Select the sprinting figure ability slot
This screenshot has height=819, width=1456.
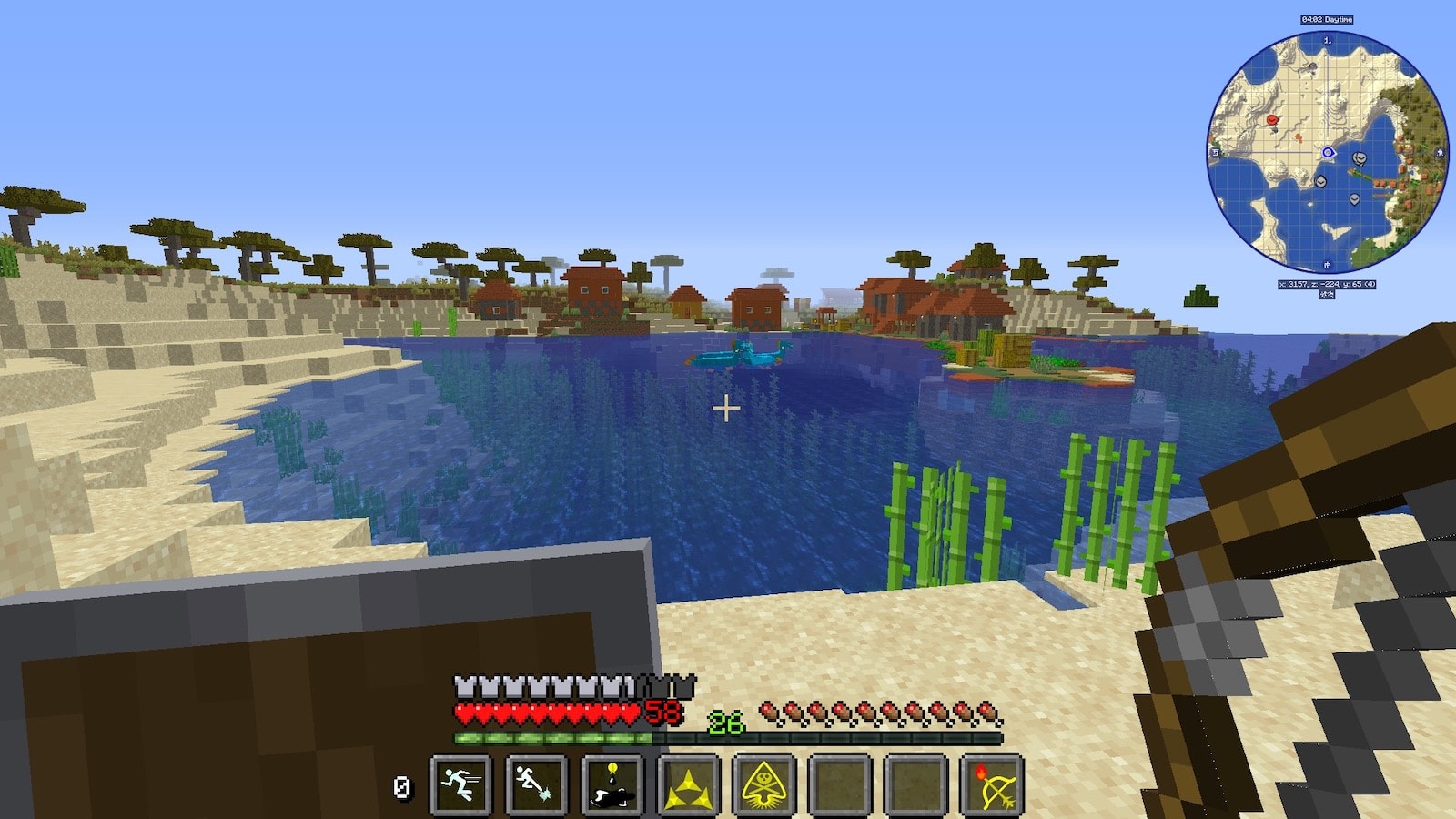click(460, 784)
